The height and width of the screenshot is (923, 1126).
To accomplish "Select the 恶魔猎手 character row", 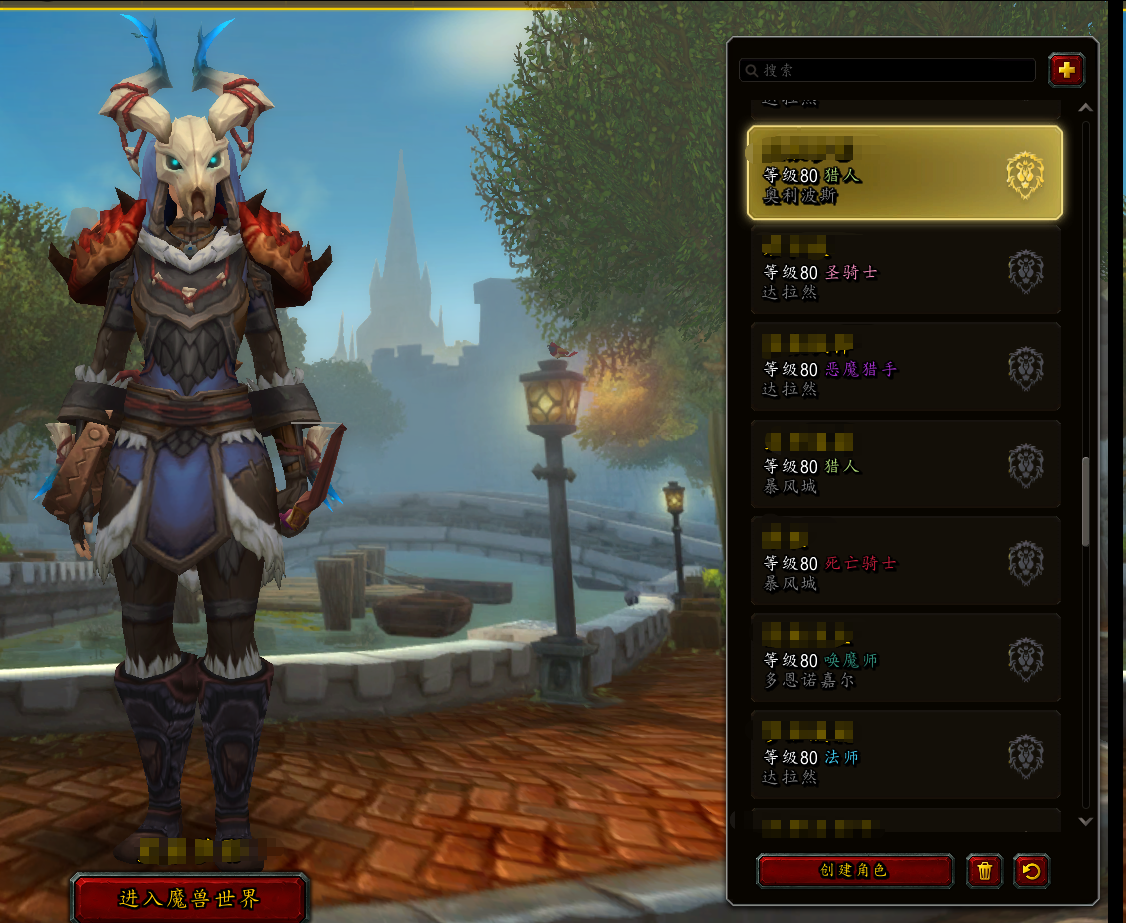I will coord(904,367).
